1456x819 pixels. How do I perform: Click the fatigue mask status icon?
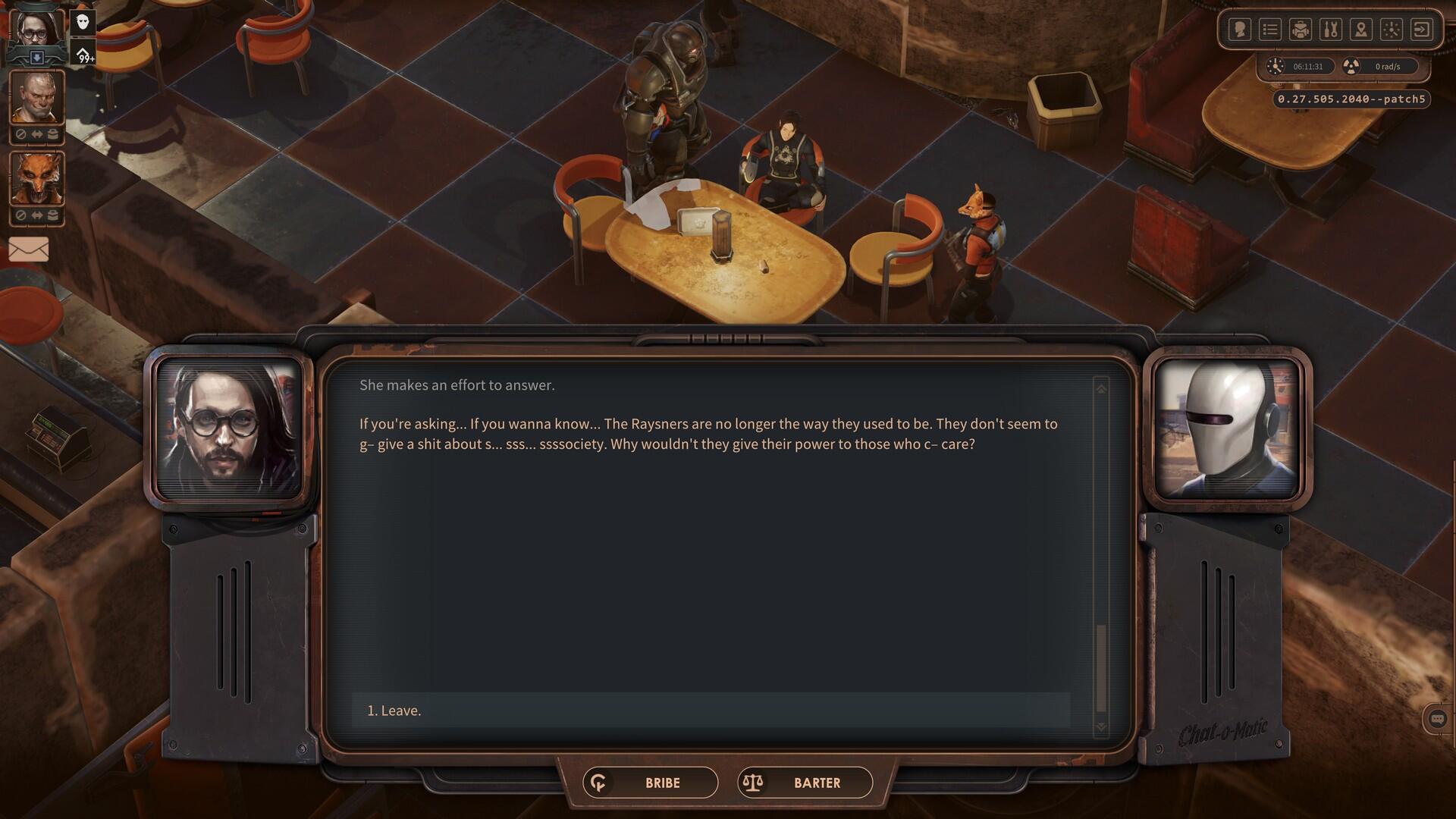[81, 24]
